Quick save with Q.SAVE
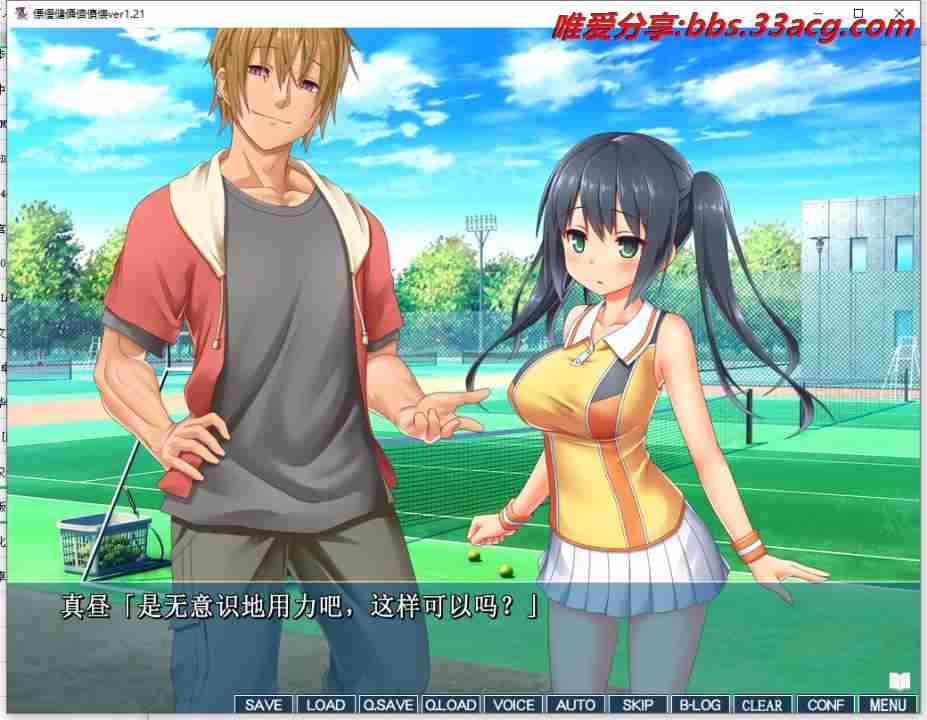Image resolution: width=927 pixels, height=720 pixels. pos(389,705)
